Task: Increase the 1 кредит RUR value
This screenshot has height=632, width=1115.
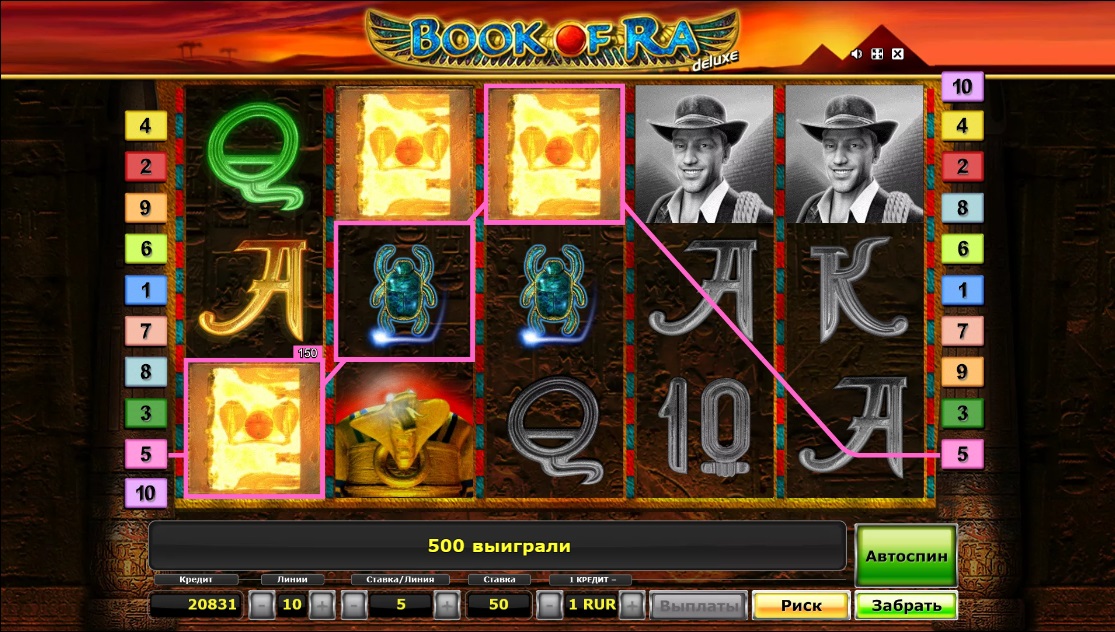Action: pyautogui.click(x=631, y=605)
